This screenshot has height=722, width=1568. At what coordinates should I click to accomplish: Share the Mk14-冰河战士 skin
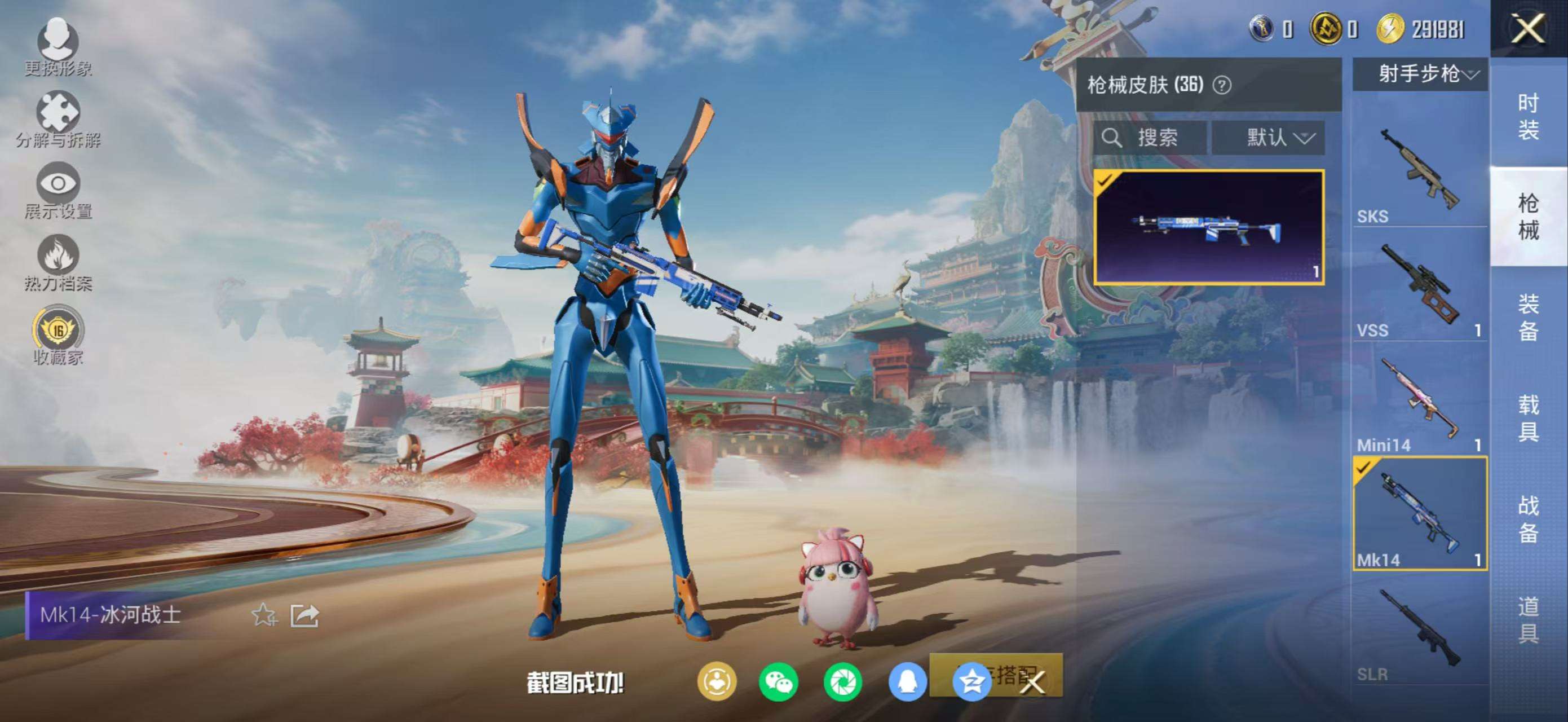point(304,615)
